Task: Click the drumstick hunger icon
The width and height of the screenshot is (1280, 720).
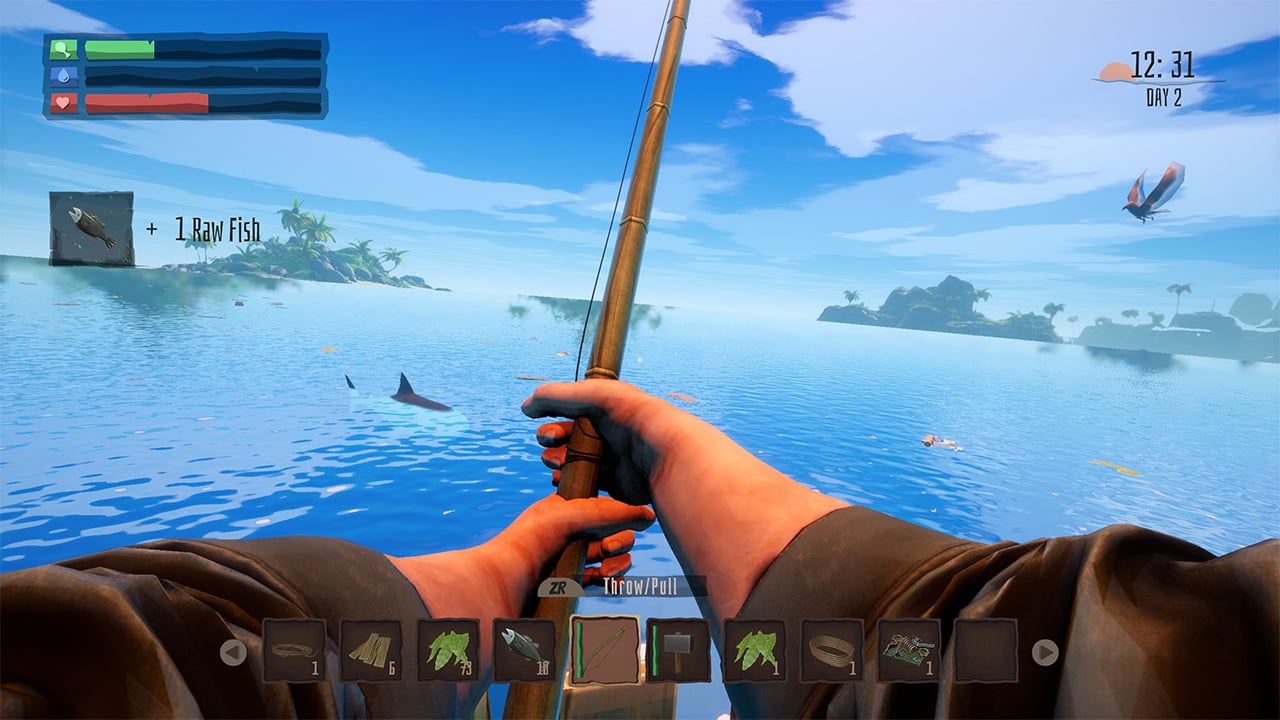Action: click(x=63, y=48)
